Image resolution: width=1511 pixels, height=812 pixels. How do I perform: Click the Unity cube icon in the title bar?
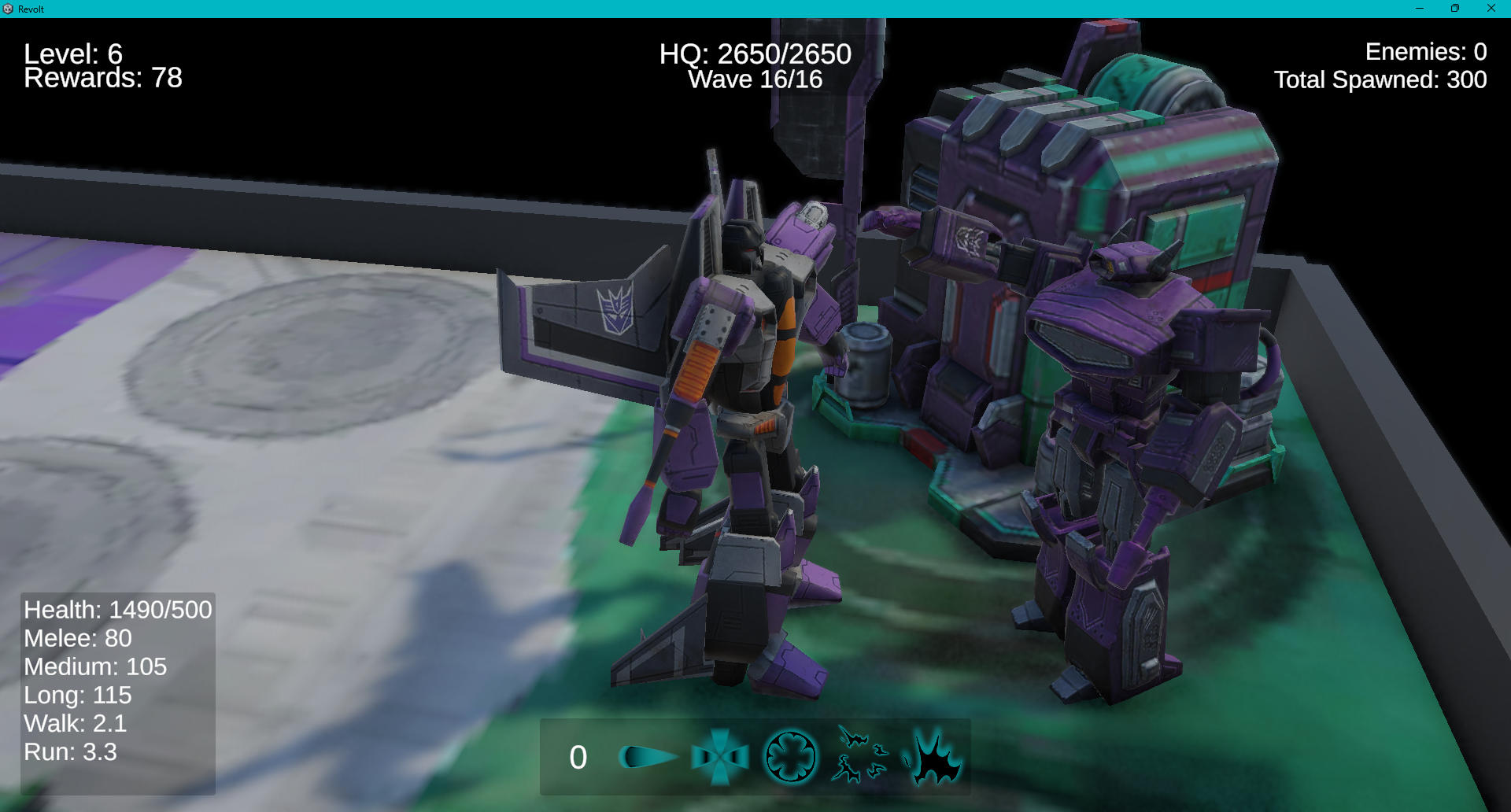tap(9, 9)
